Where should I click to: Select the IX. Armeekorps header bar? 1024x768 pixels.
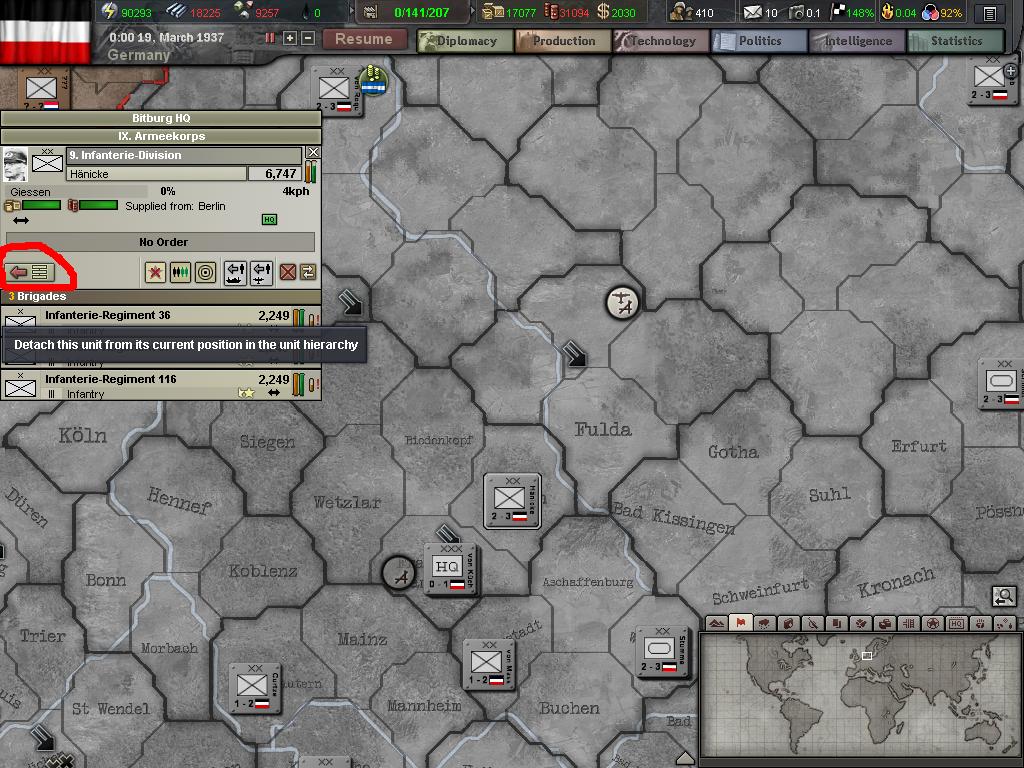161,136
